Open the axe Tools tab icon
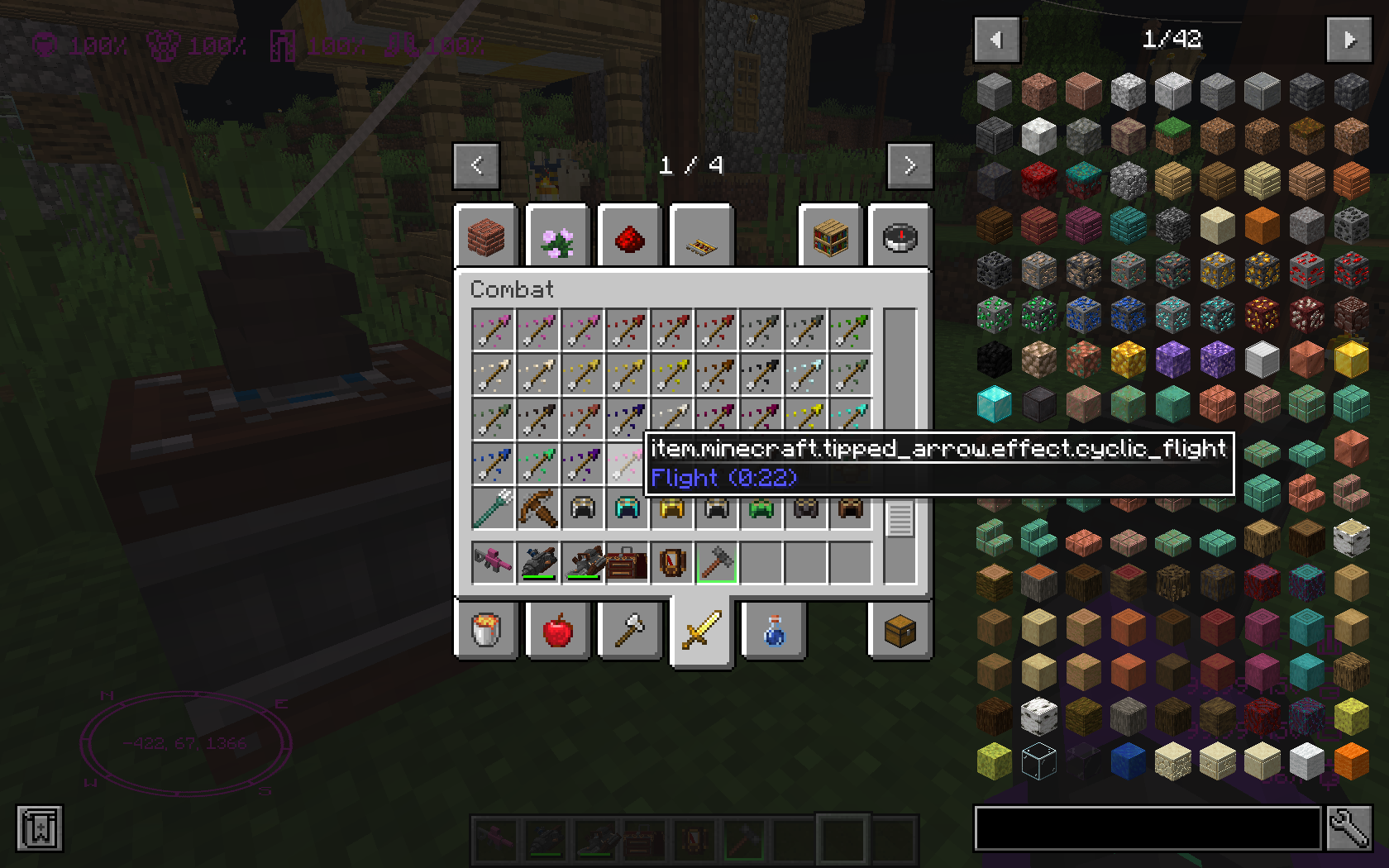This screenshot has width=1389, height=868. [x=629, y=629]
